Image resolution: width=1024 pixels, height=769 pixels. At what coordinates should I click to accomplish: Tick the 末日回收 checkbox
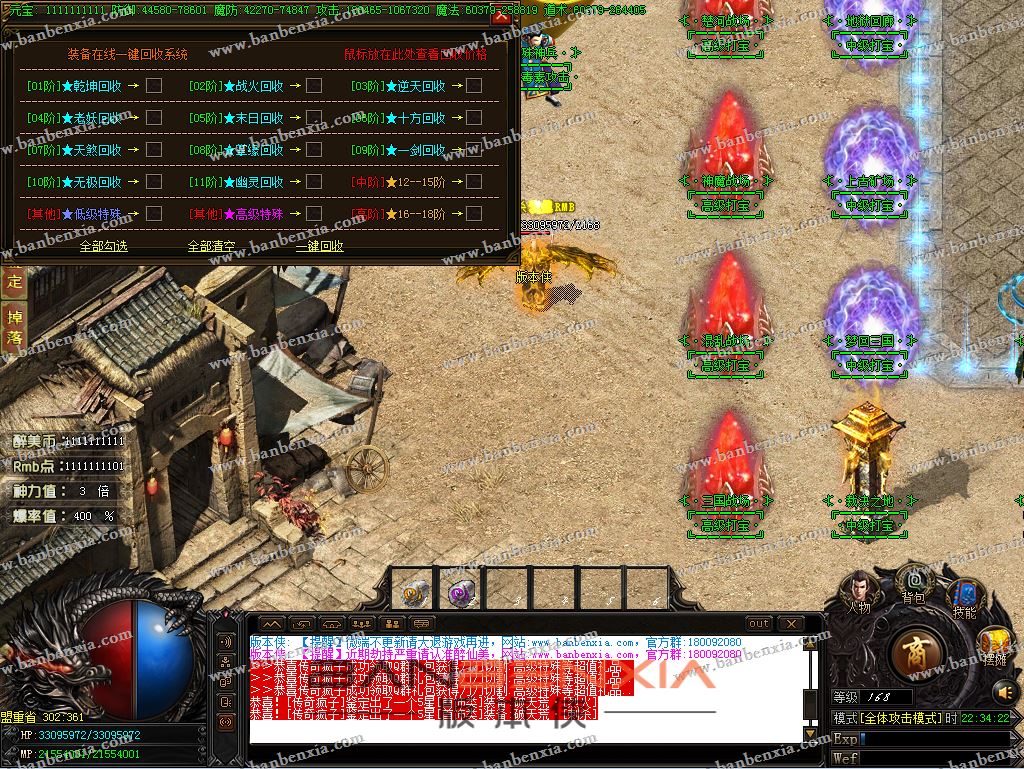pos(314,118)
